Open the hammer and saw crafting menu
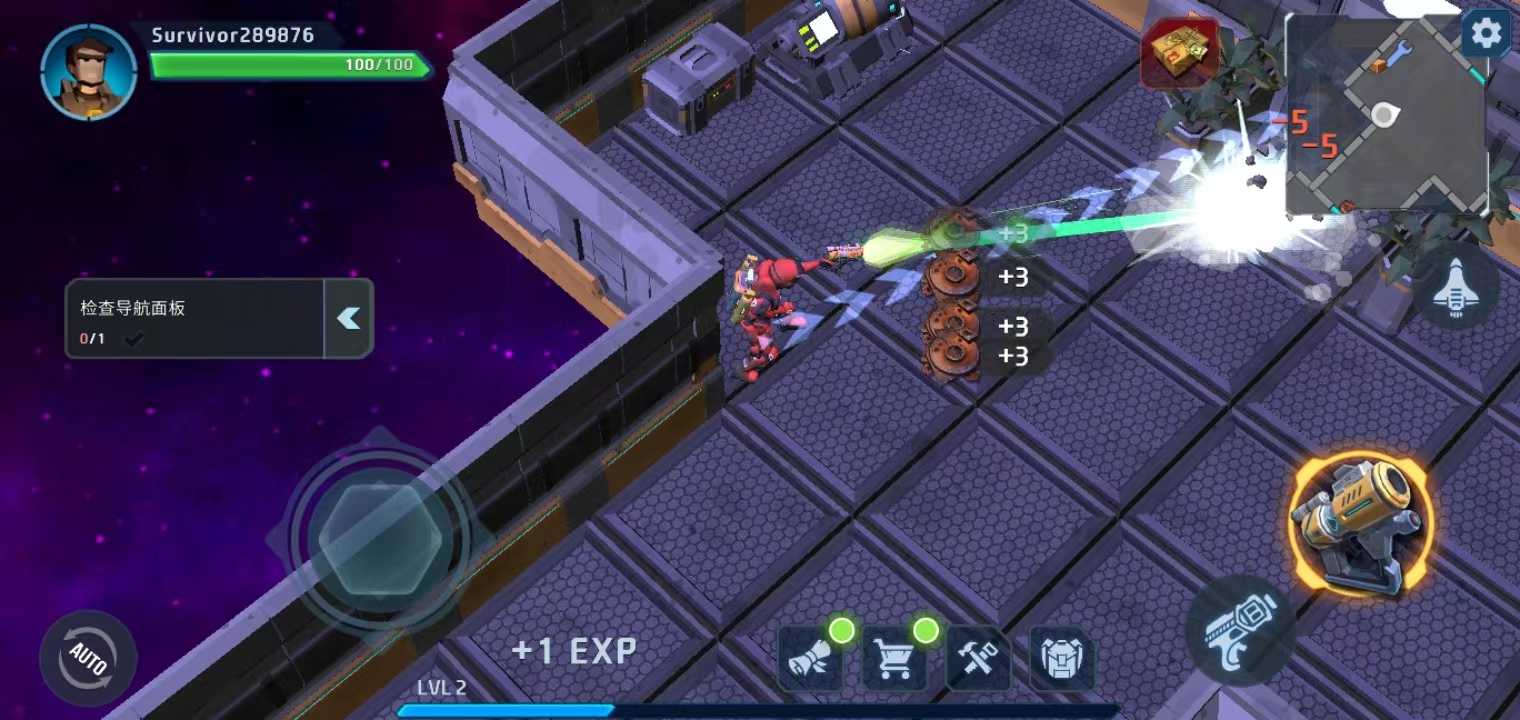The height and width of the screenshot is (720, 1520). [x=977, y=659]
